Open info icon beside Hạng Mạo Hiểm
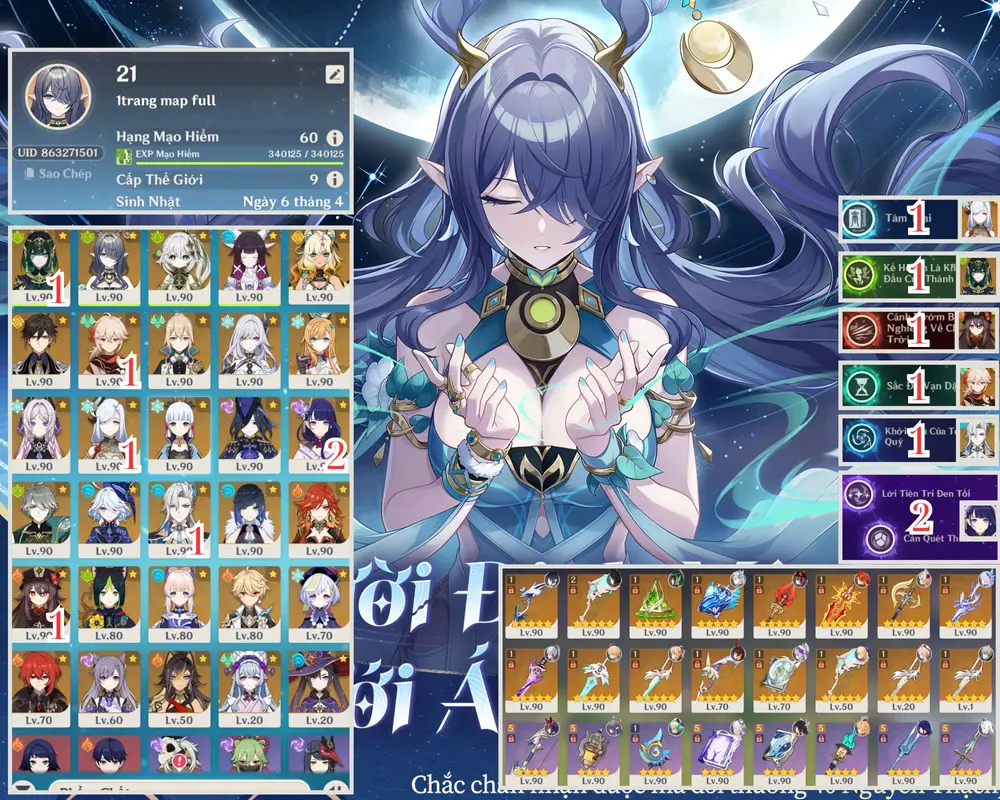The height and width of the screenshot is (800, 1000). click(334, 137)
